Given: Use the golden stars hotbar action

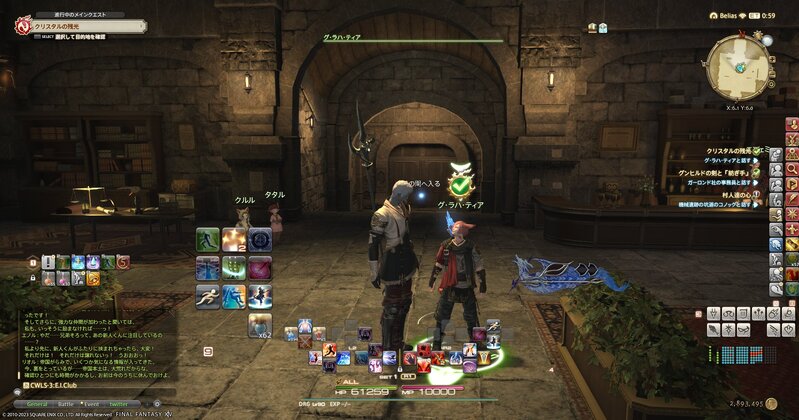Looking at the screenshot, I should pyautogui.click(x=234, y=240).
